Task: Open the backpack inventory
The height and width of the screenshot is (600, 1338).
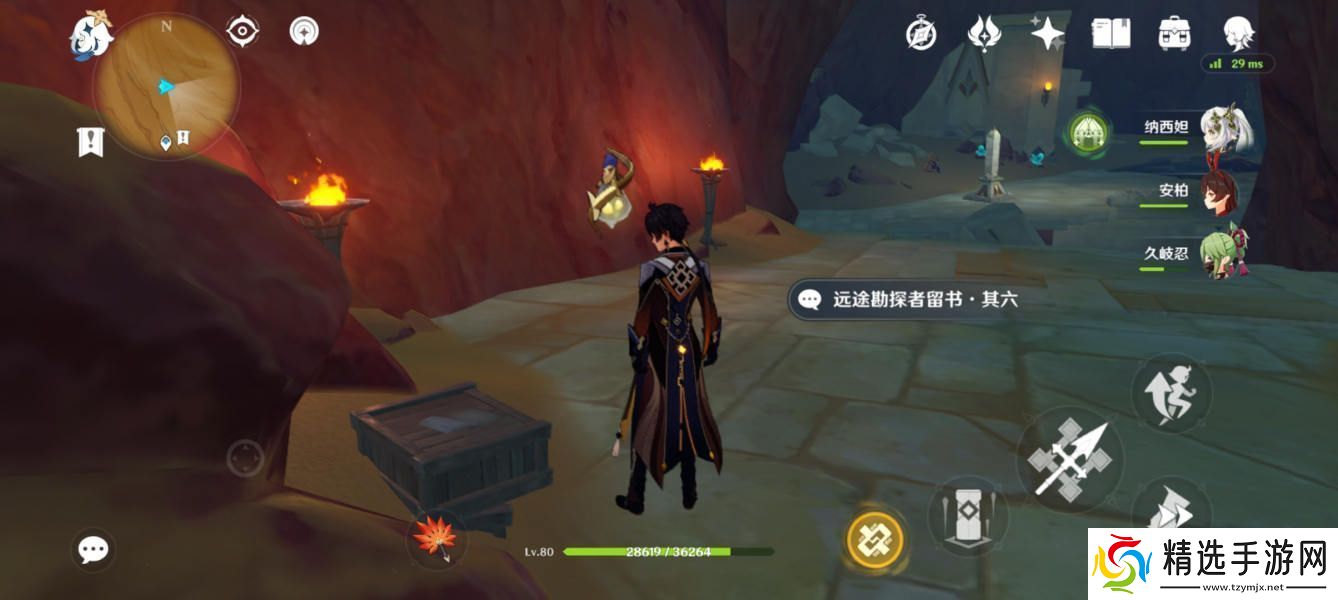Action: (1173, 34)
